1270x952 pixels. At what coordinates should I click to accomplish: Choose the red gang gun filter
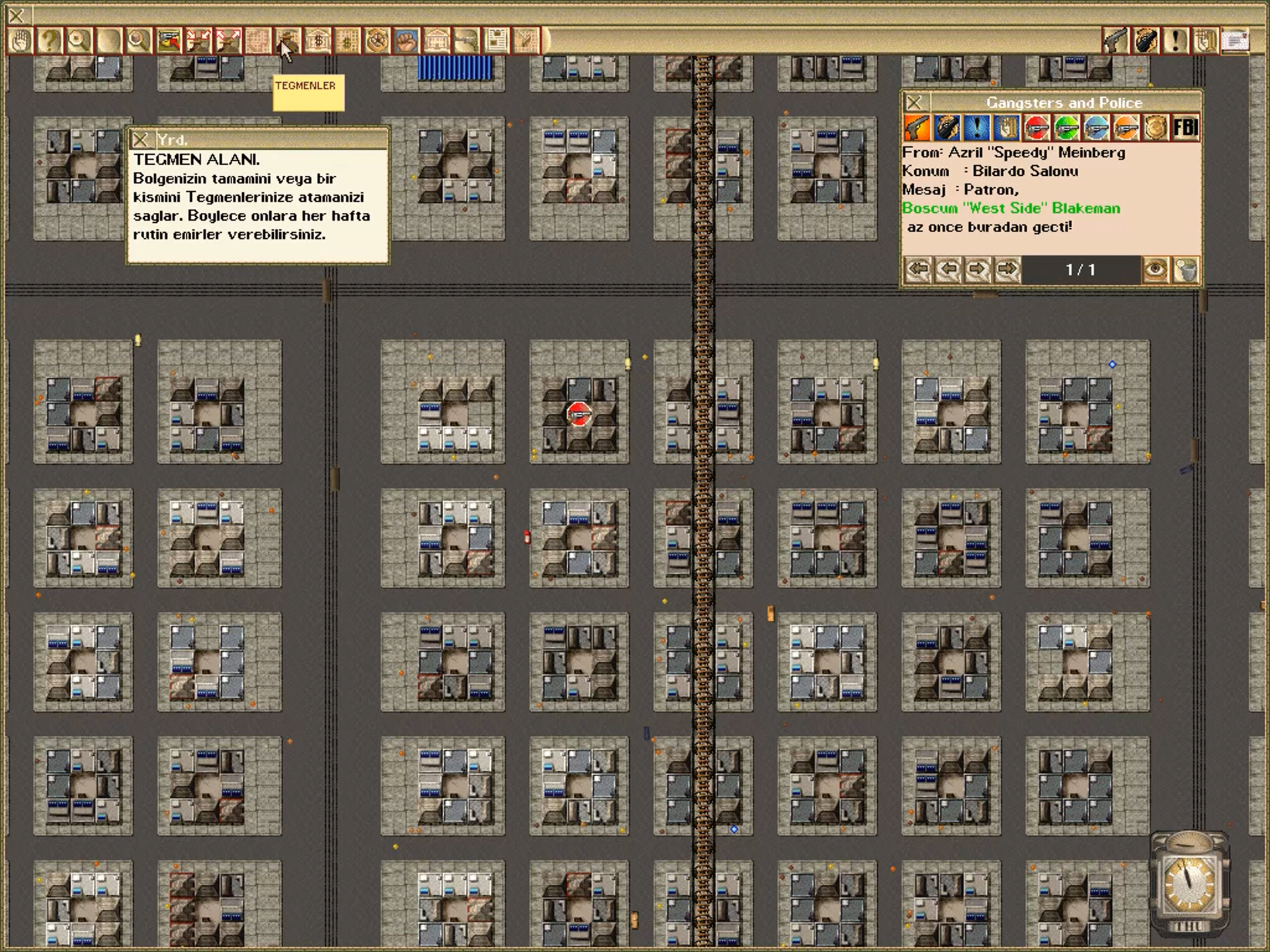[x=1037, y=128]
